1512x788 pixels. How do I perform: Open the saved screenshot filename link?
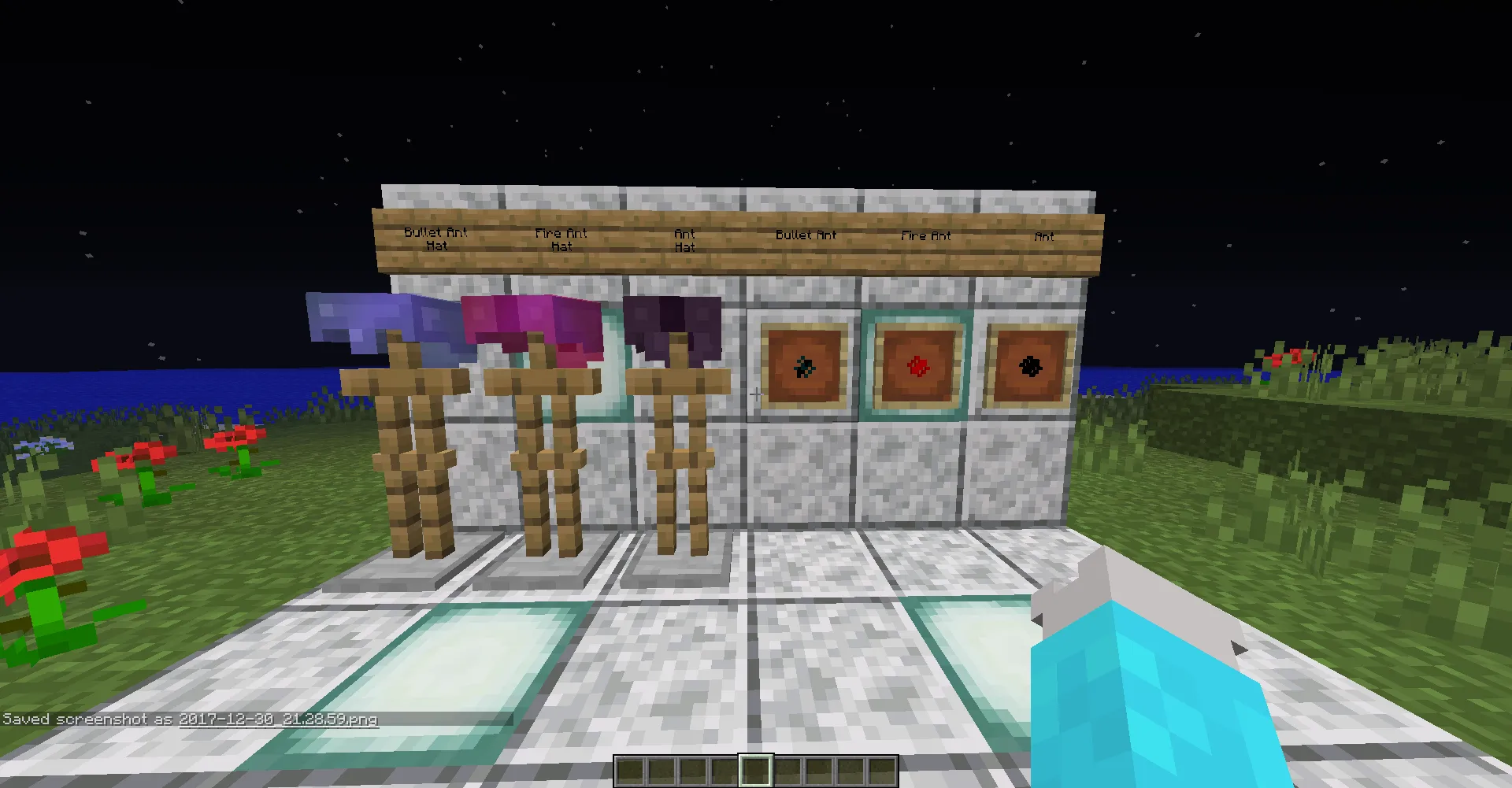(277, 719)
